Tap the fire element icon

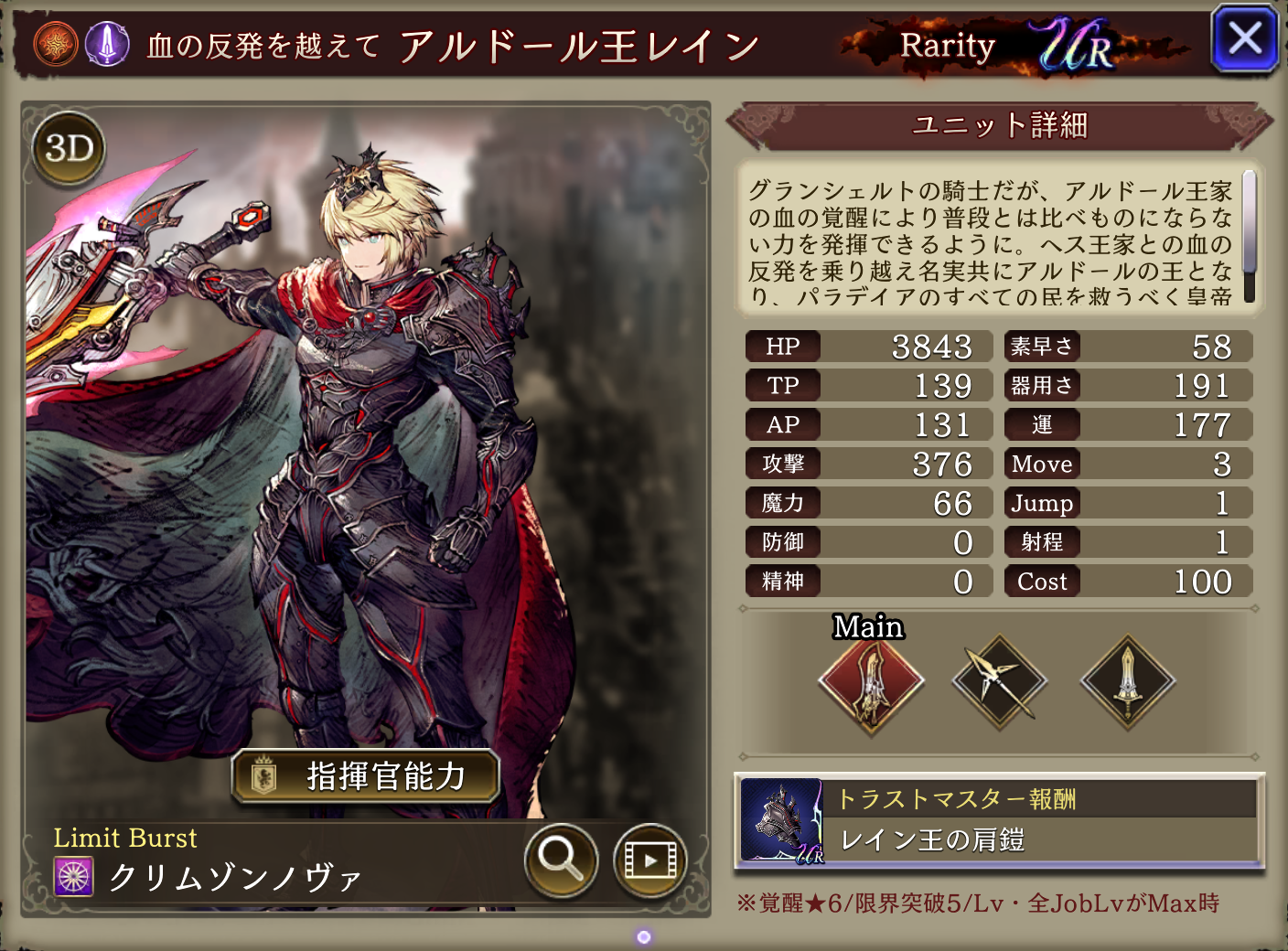pos(56,44)
